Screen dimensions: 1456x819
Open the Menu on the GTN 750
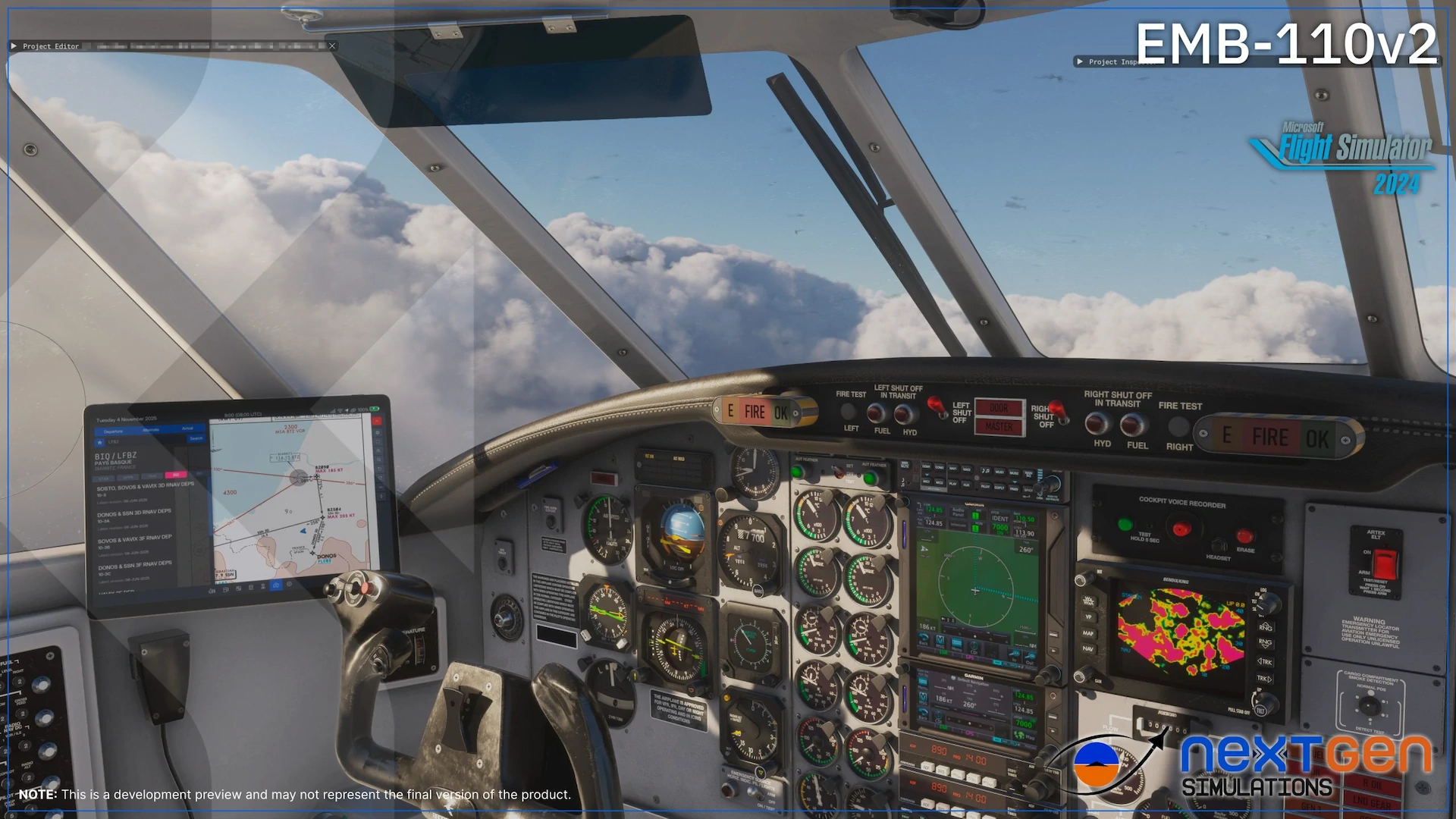[956, 643]
